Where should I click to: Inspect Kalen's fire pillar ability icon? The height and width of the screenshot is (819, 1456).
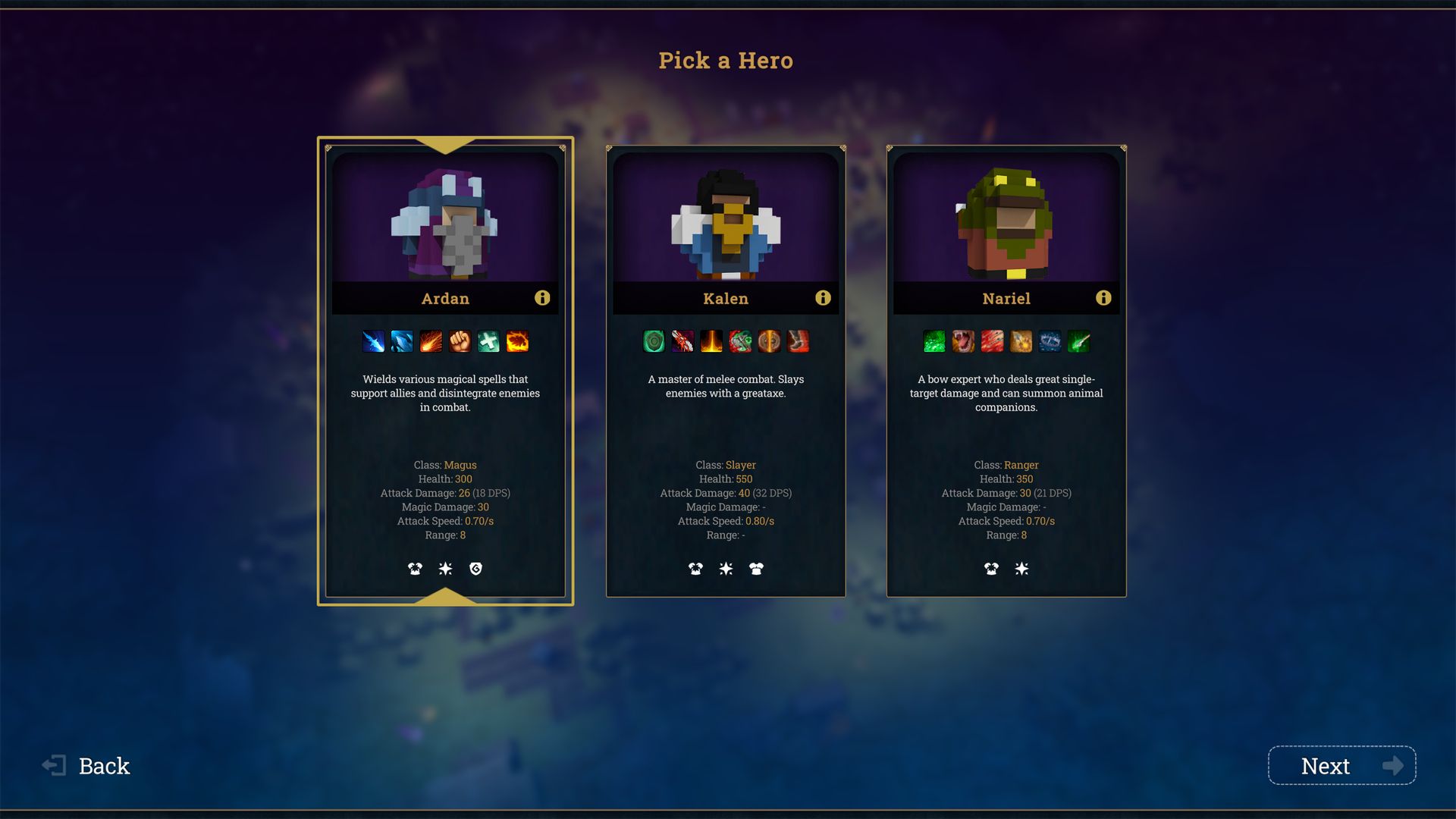point(711,342)
